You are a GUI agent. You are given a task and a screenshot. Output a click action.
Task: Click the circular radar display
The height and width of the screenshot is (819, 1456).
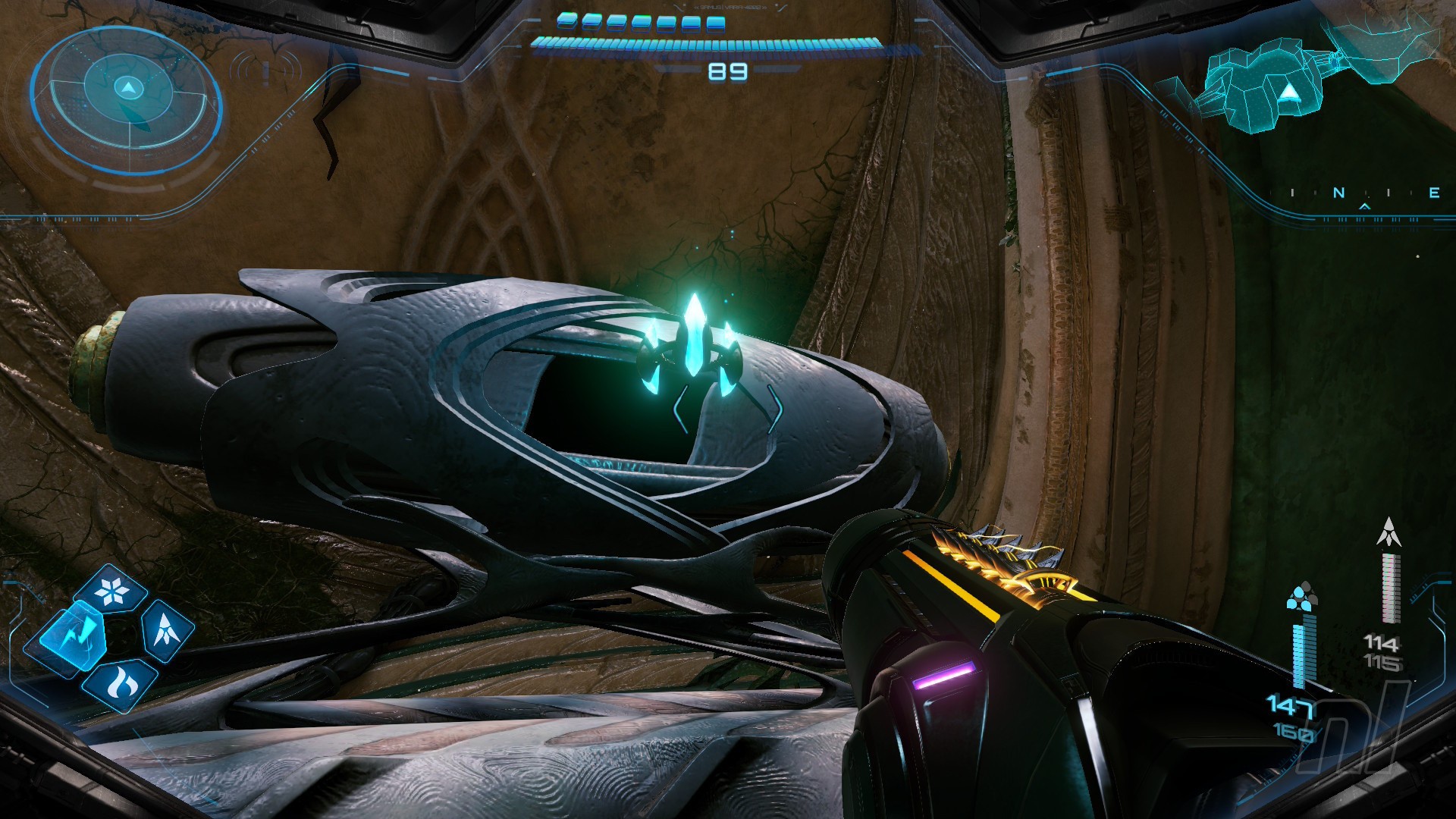pyautogui.click(x=127, y=99)
